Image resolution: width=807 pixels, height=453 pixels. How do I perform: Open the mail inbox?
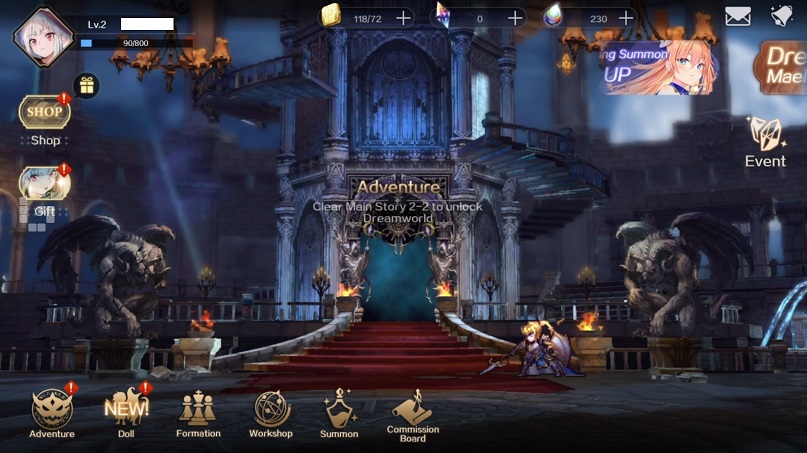pyautogui.click(x=738, y=17)
